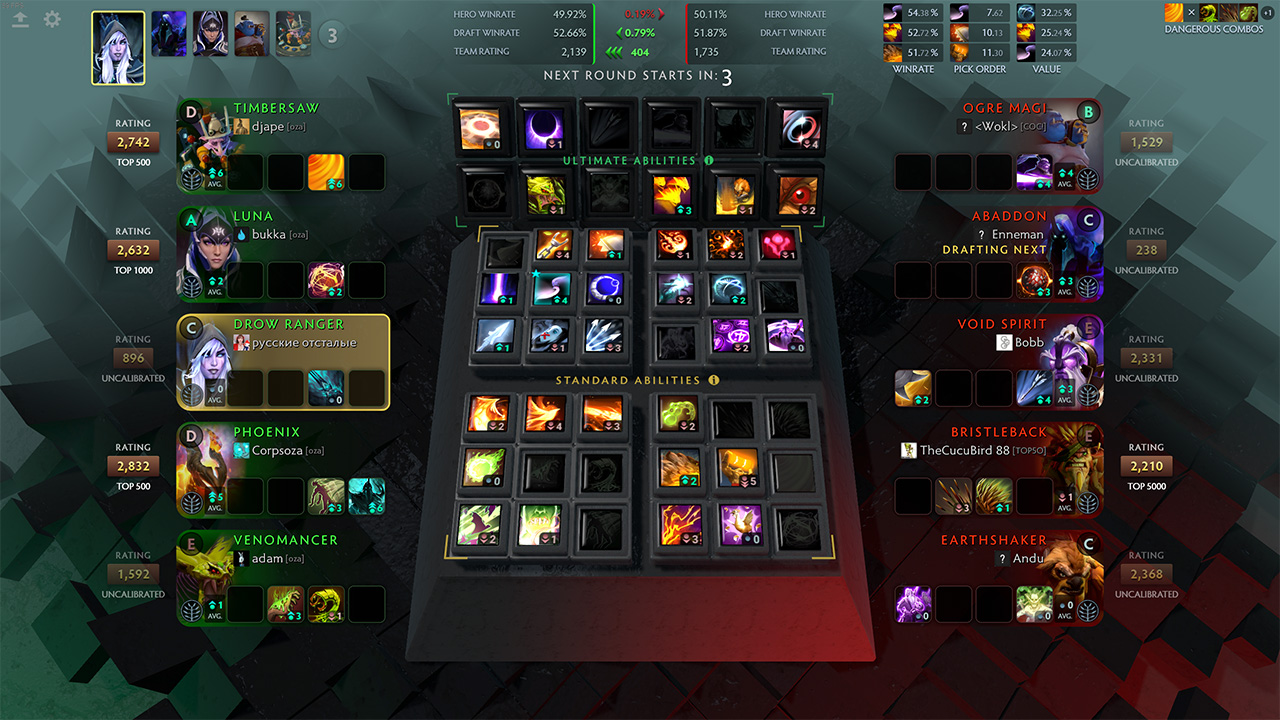Select the green Venomancer ultimate icon
Screen dimensions: 1280x720
click(546, 194)
